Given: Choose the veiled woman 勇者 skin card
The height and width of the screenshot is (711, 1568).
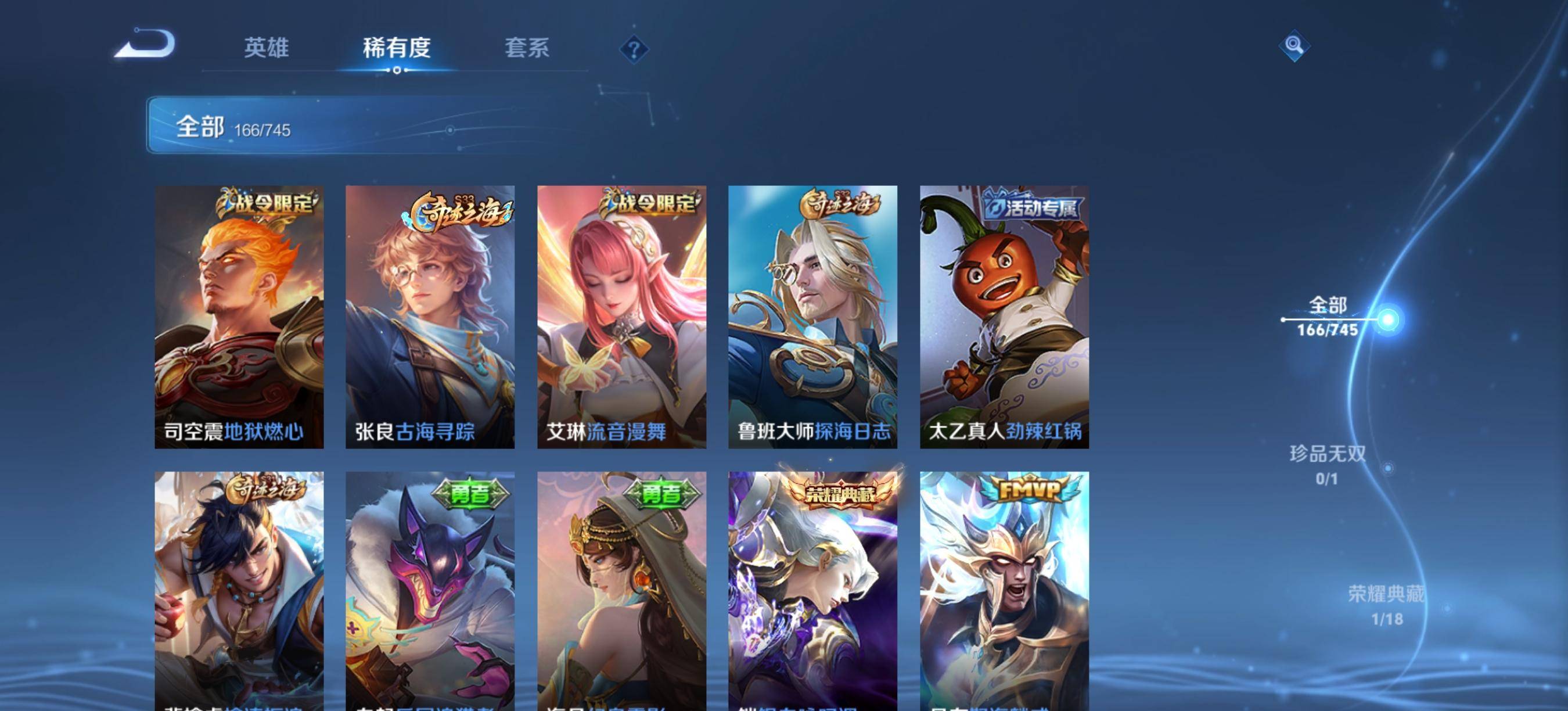Looking at the screenshot, I should coord(621,591).
